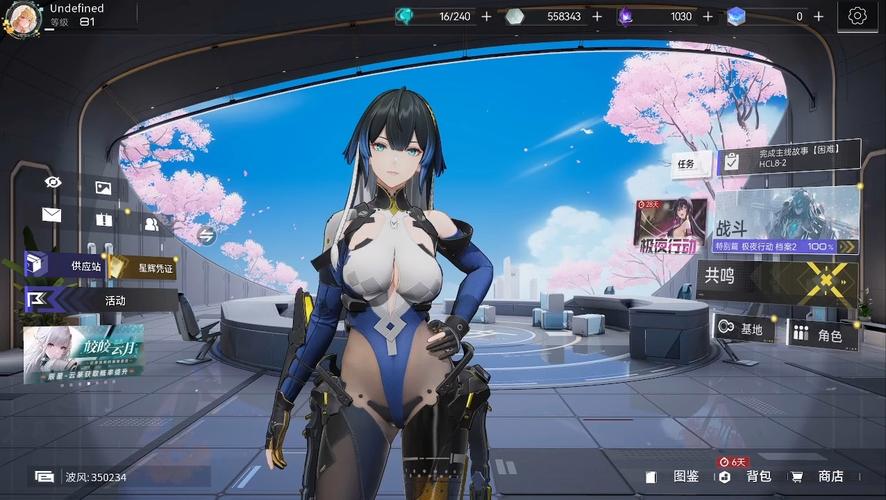Open the 商店 shop
Image resolution: width=886 pixels, height=500 pixels.
point(820,477)
